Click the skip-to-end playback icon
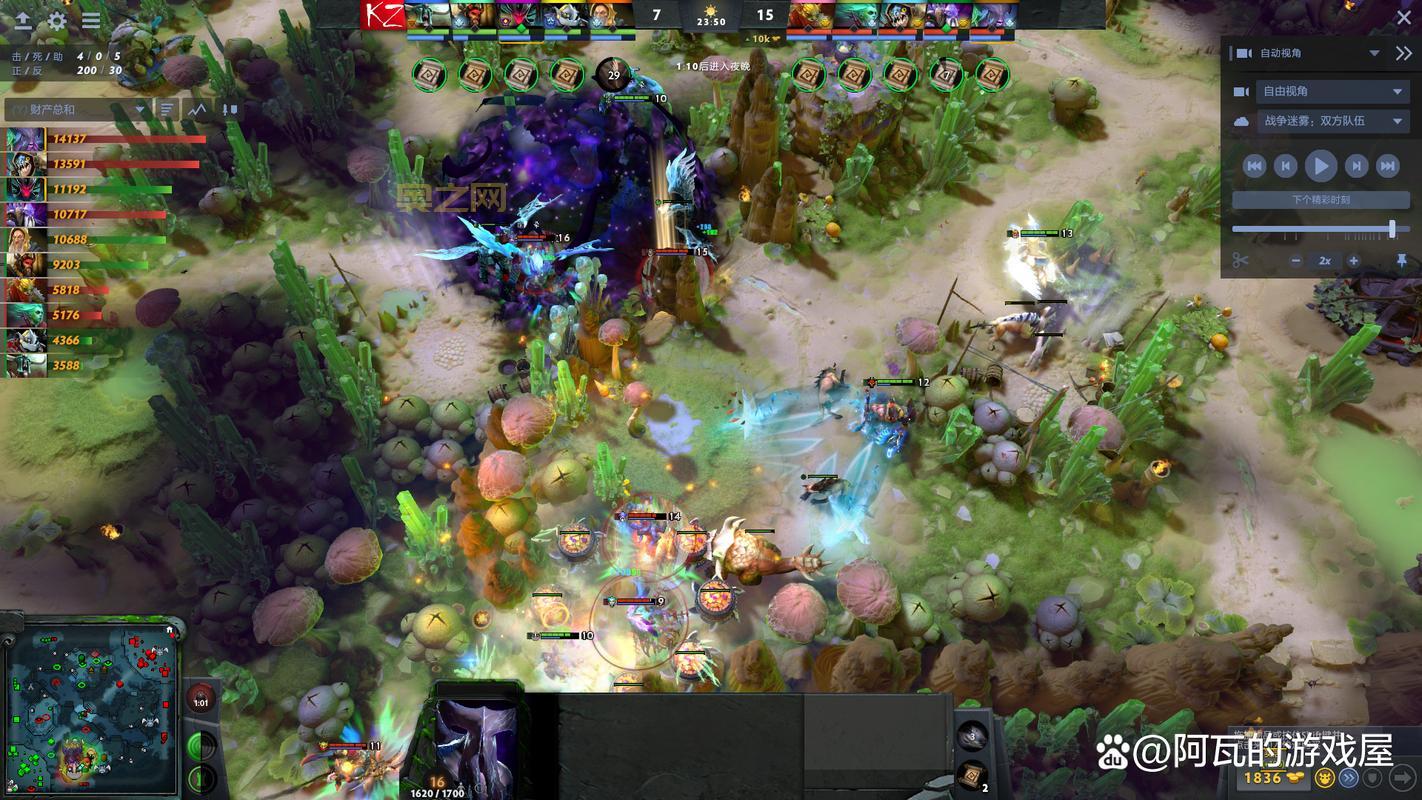1422x800 pixels. [1388, 166]
